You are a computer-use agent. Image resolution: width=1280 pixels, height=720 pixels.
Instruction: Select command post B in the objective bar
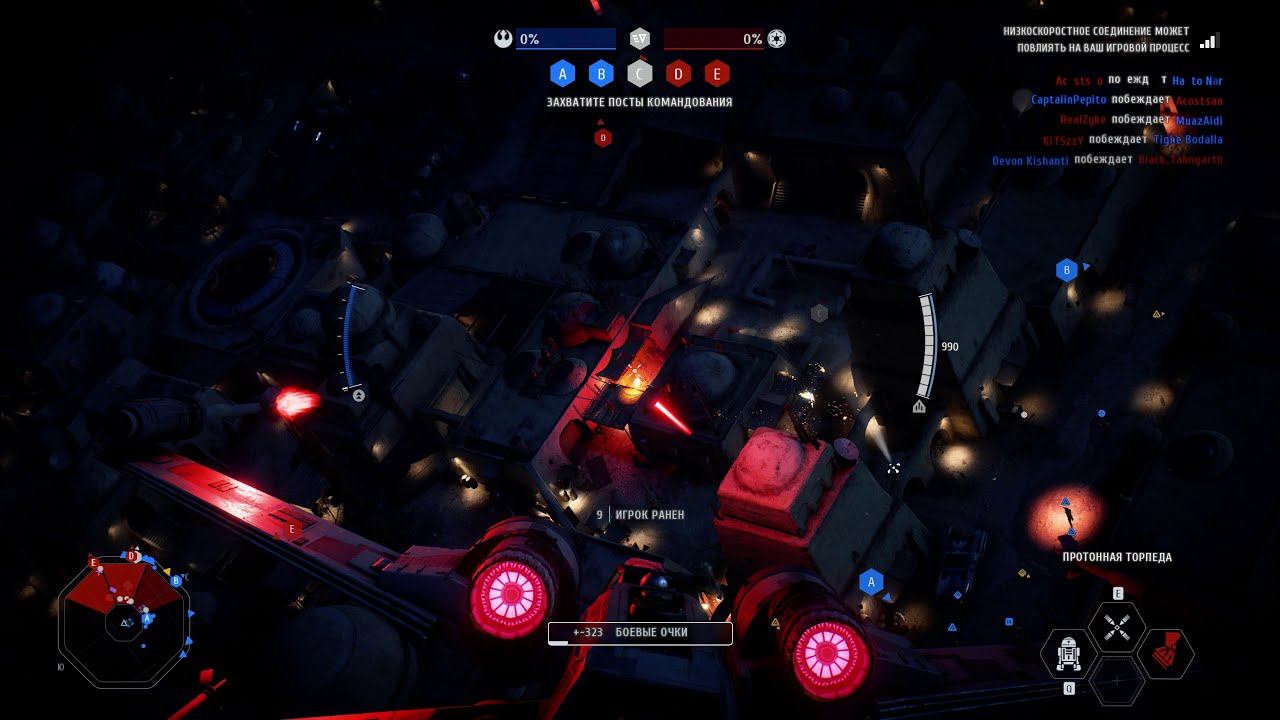click(x=601, y=73)
